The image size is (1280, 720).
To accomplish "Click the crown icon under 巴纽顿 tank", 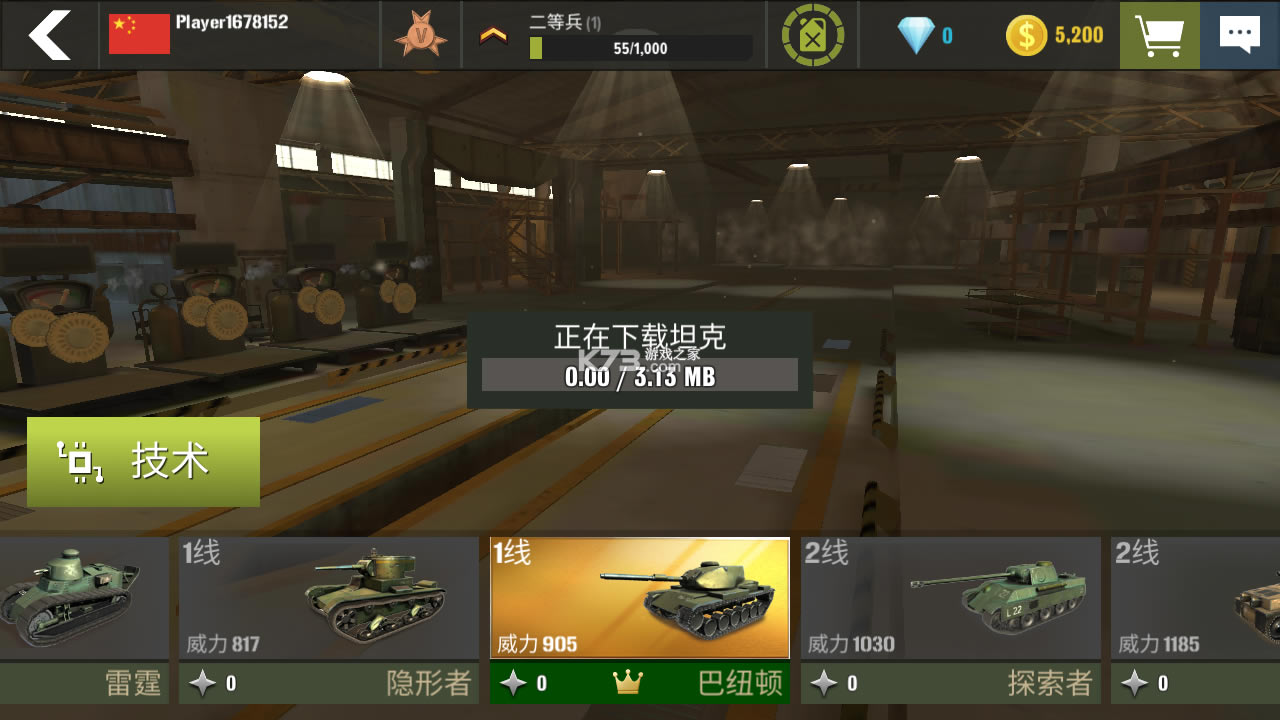I will pos(629,683).
